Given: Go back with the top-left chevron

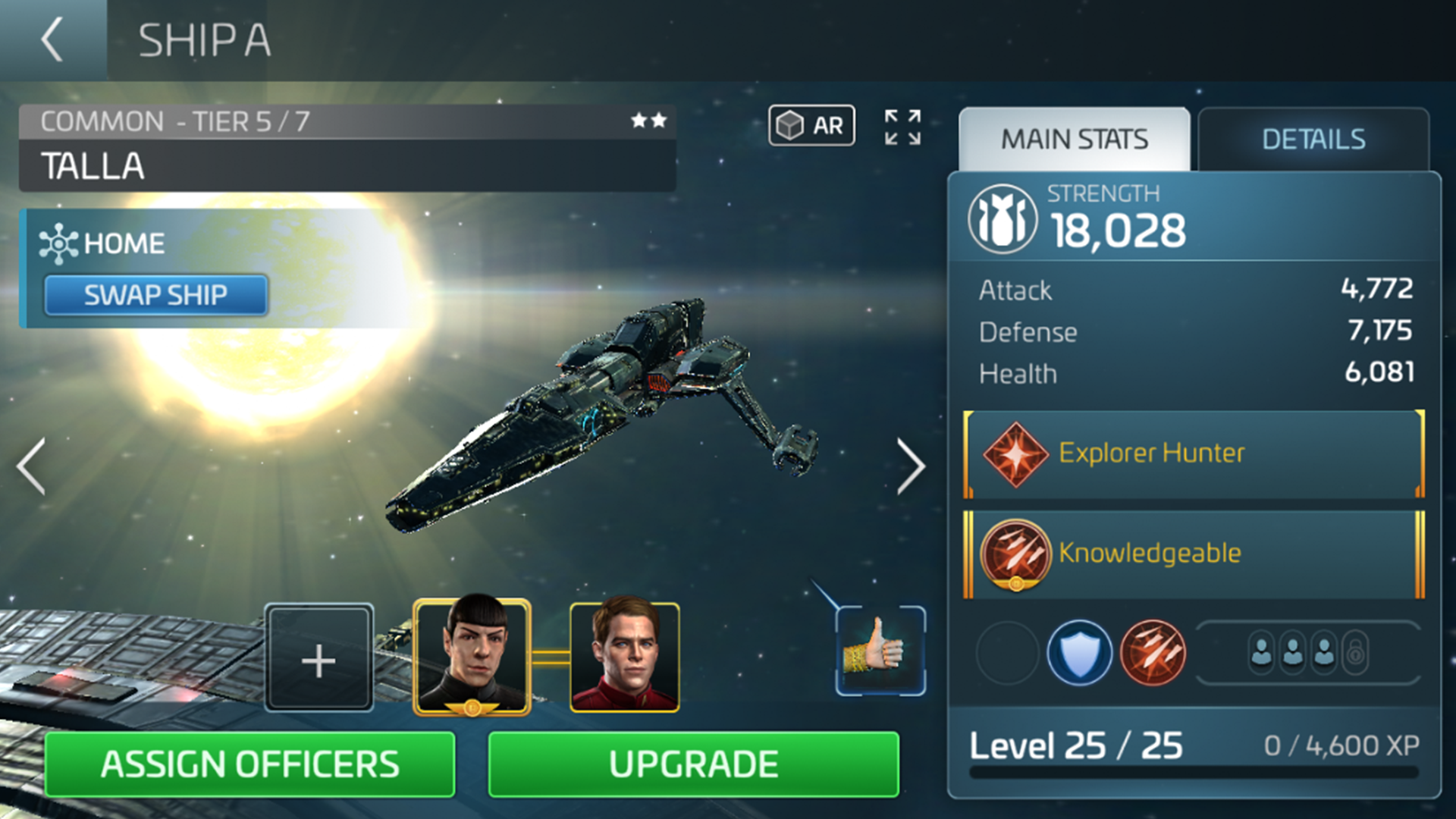Looking at the screenshot, I should pos(49,39).
